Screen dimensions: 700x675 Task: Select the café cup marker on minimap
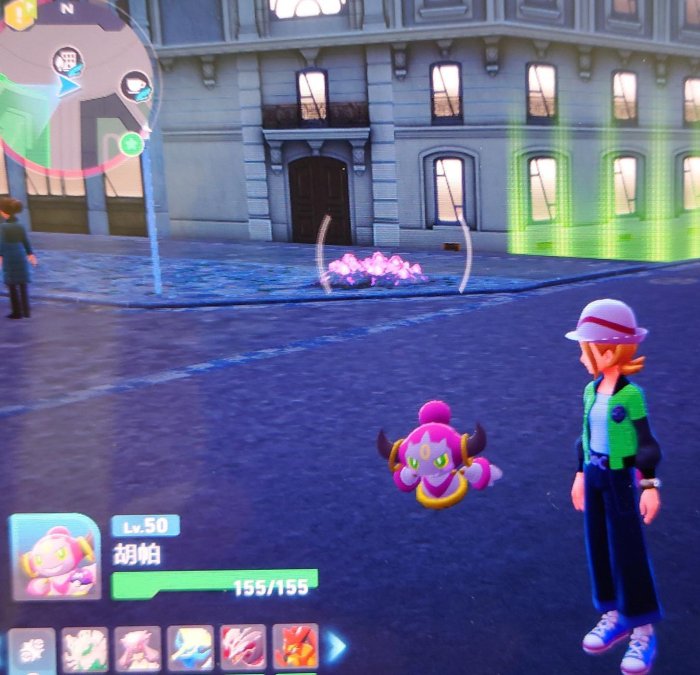coord(136,86)
